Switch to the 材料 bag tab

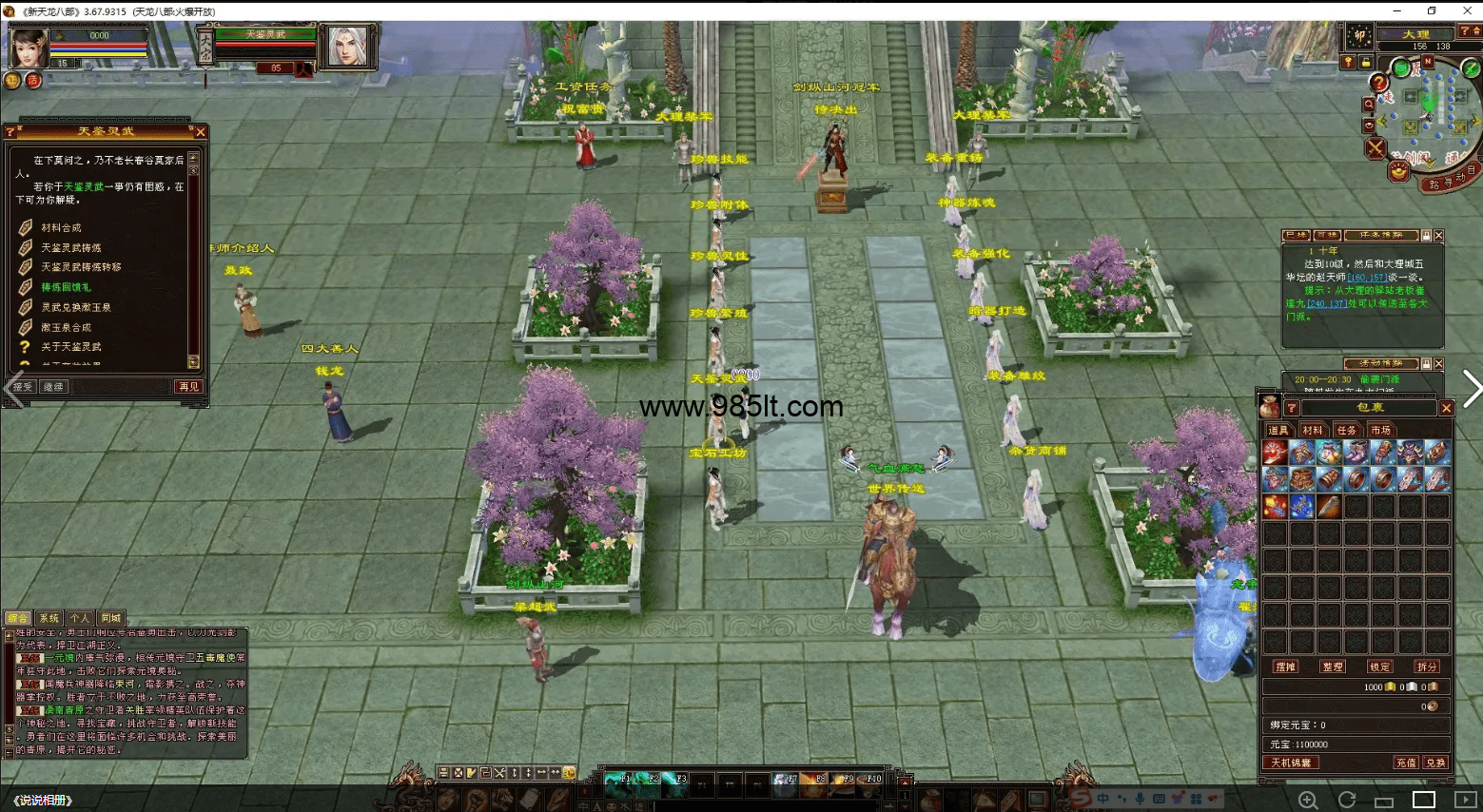(x=1313, y=431)
